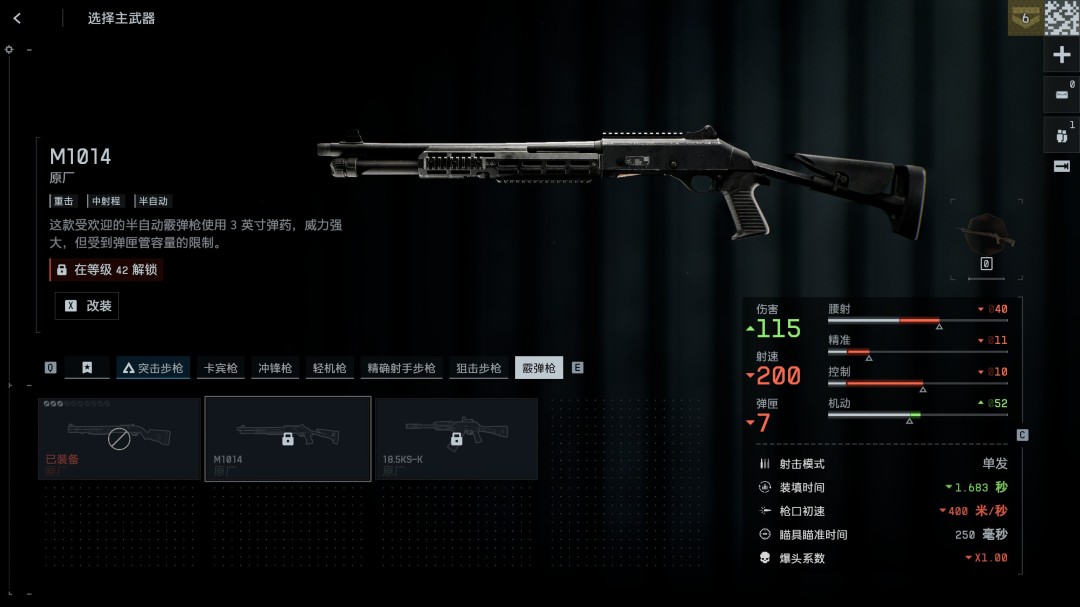This screenshot has height=607, width=1080.
Task: Choose the 轻机枪 category tab
Action: (328, 368)
